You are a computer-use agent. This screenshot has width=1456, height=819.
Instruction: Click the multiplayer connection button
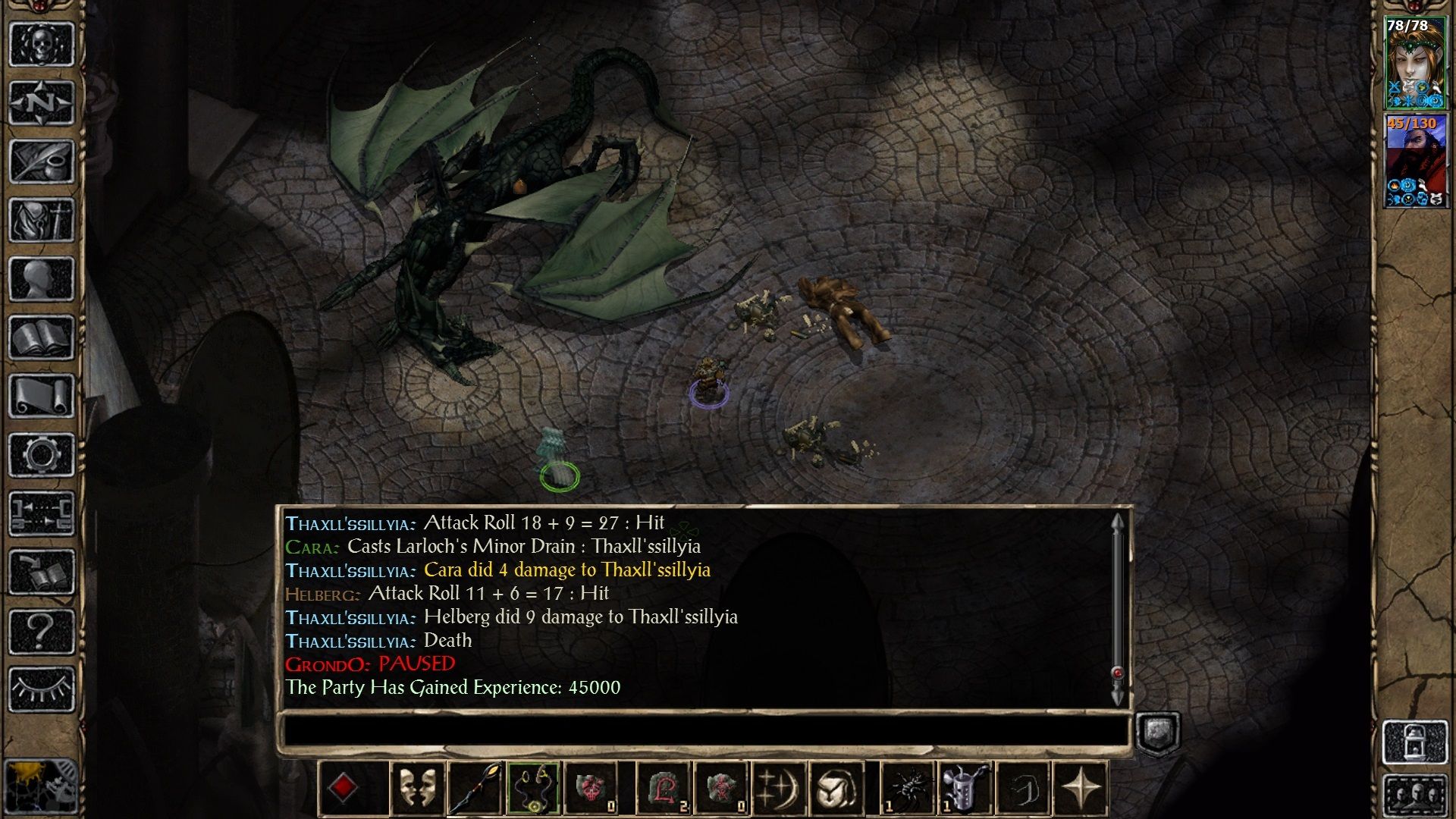point(42,513)
